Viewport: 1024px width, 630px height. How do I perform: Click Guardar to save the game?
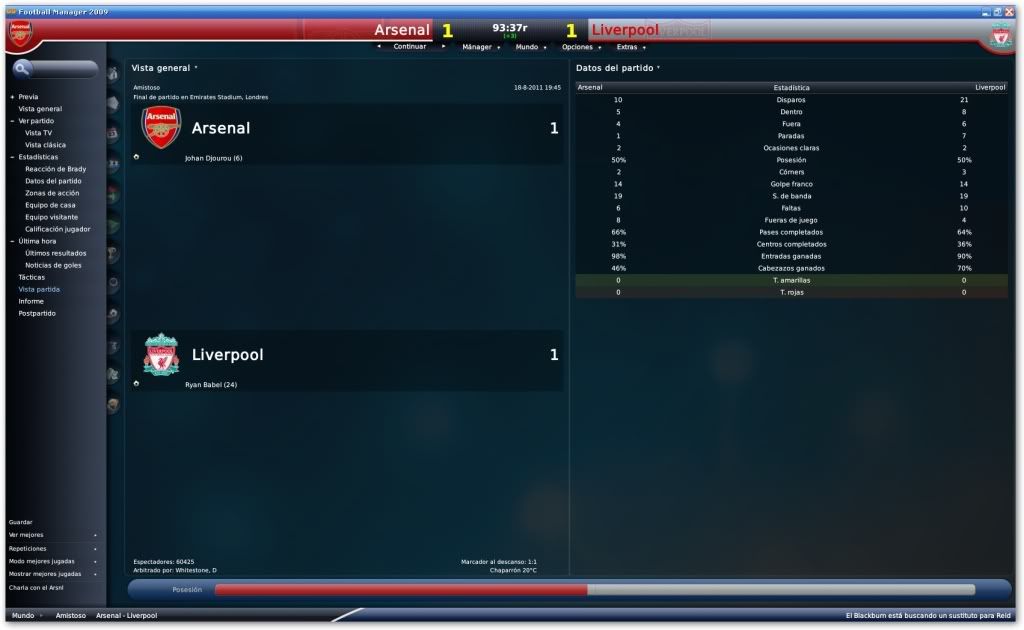coord(20,522)
